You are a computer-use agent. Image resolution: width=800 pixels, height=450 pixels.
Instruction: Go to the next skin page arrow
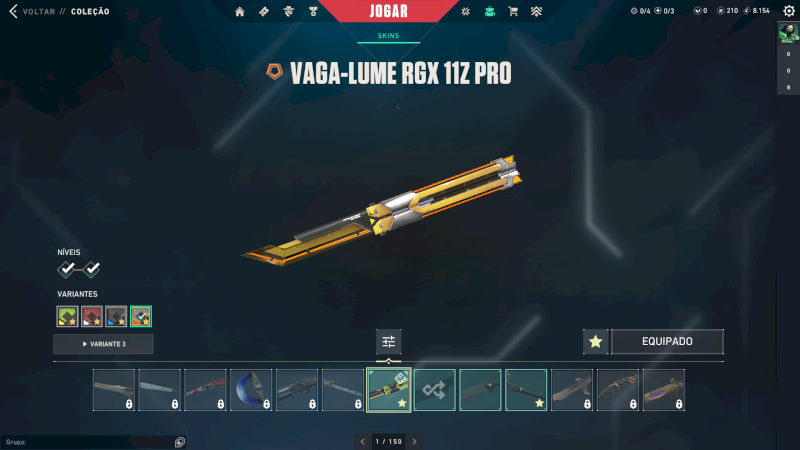414,441
